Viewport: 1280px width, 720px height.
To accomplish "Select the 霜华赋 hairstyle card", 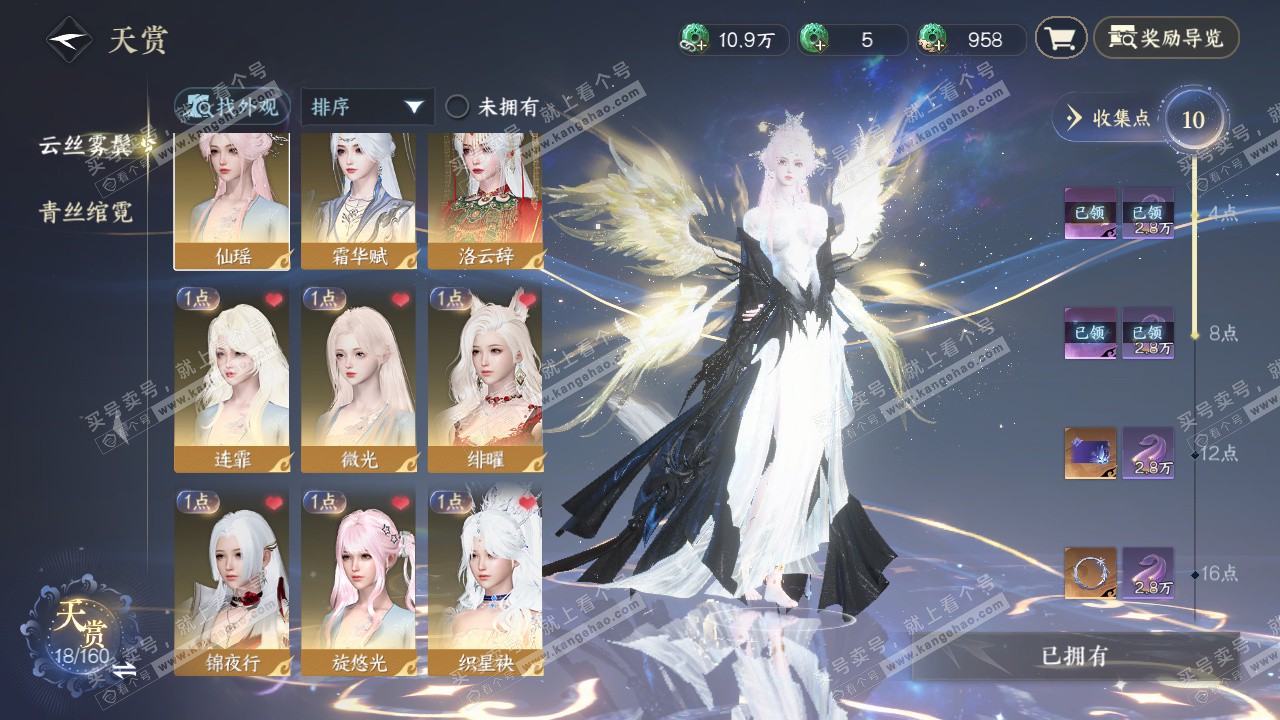I will click(358, 200).
